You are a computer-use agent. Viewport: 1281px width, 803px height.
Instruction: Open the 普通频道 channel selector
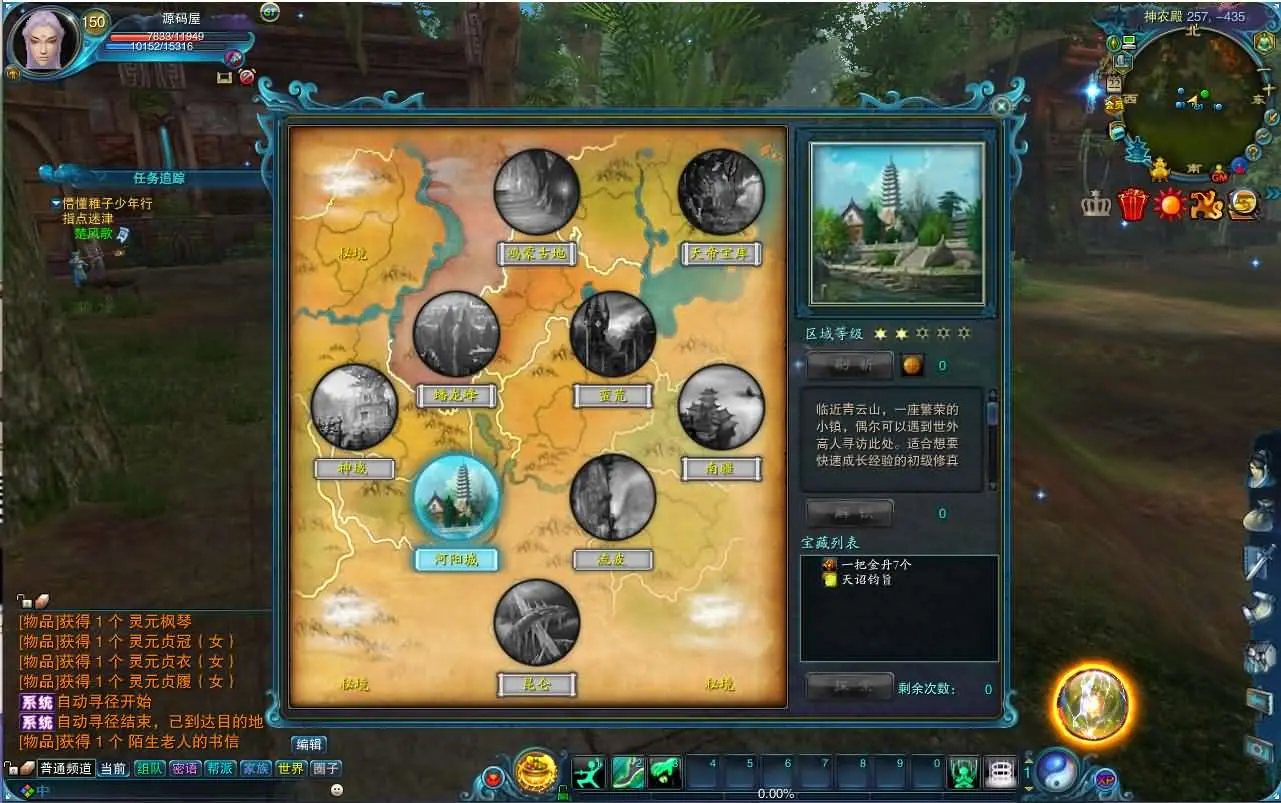coord(66,769)
